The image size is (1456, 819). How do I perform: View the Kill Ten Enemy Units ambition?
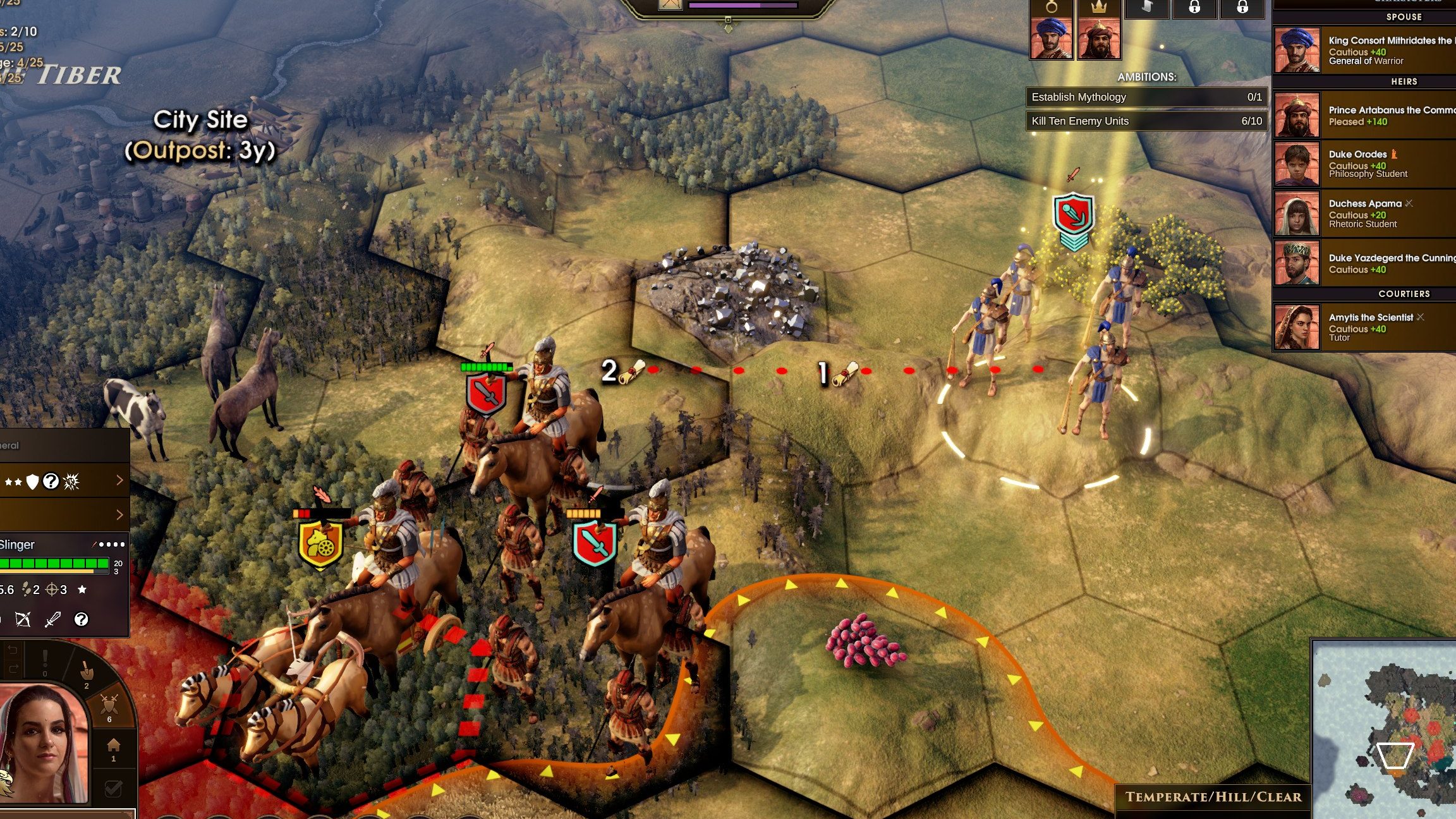tap(1146, 121)
